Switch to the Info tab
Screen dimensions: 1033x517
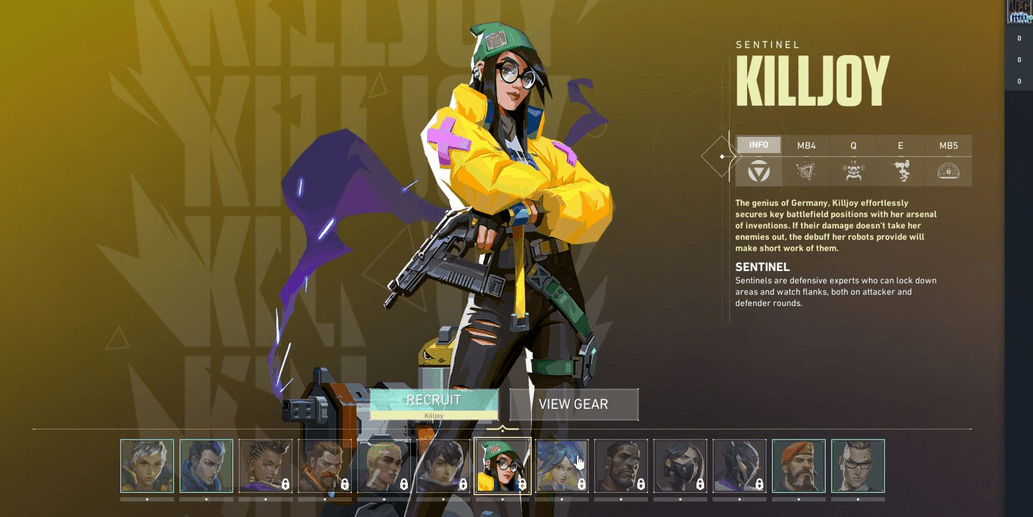758,146
